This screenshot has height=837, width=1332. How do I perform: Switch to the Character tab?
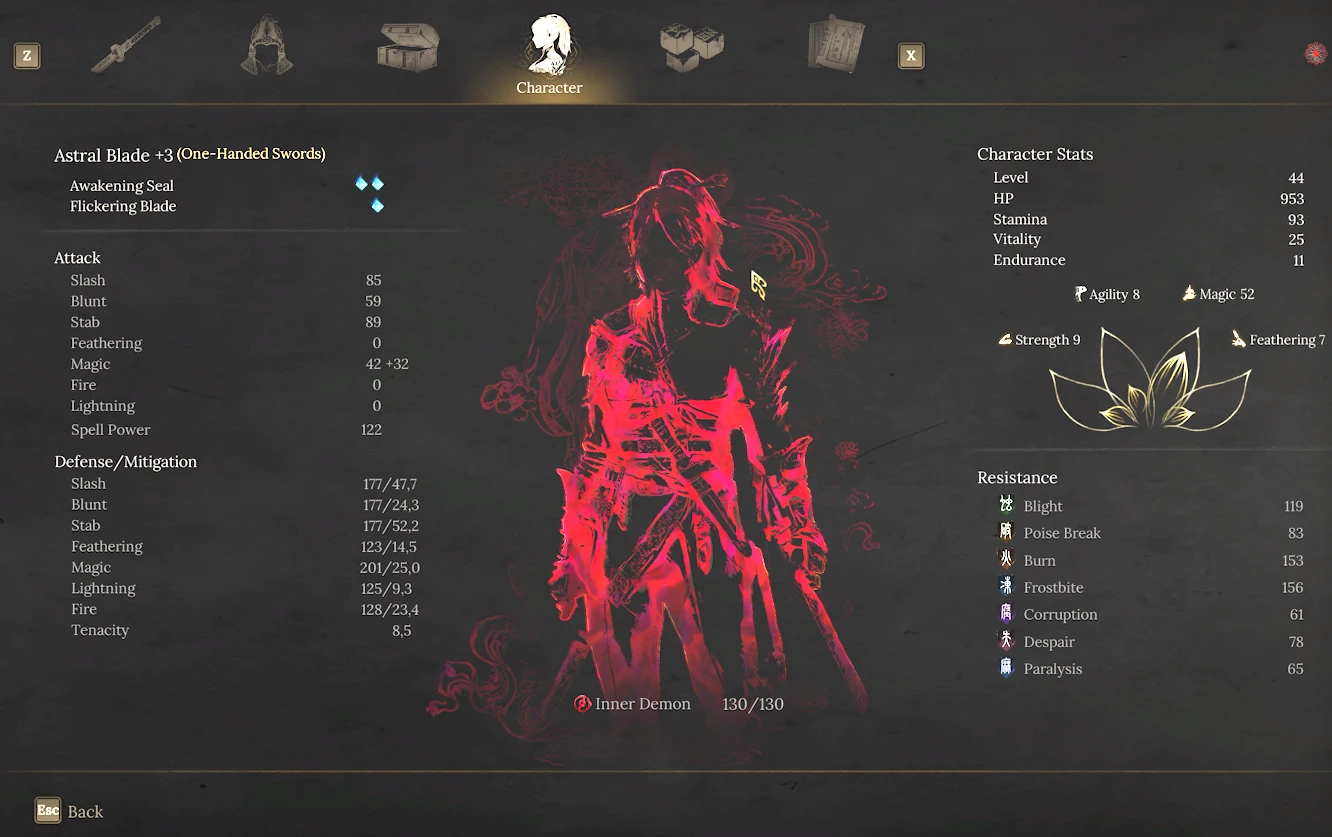tap(548, 52)
